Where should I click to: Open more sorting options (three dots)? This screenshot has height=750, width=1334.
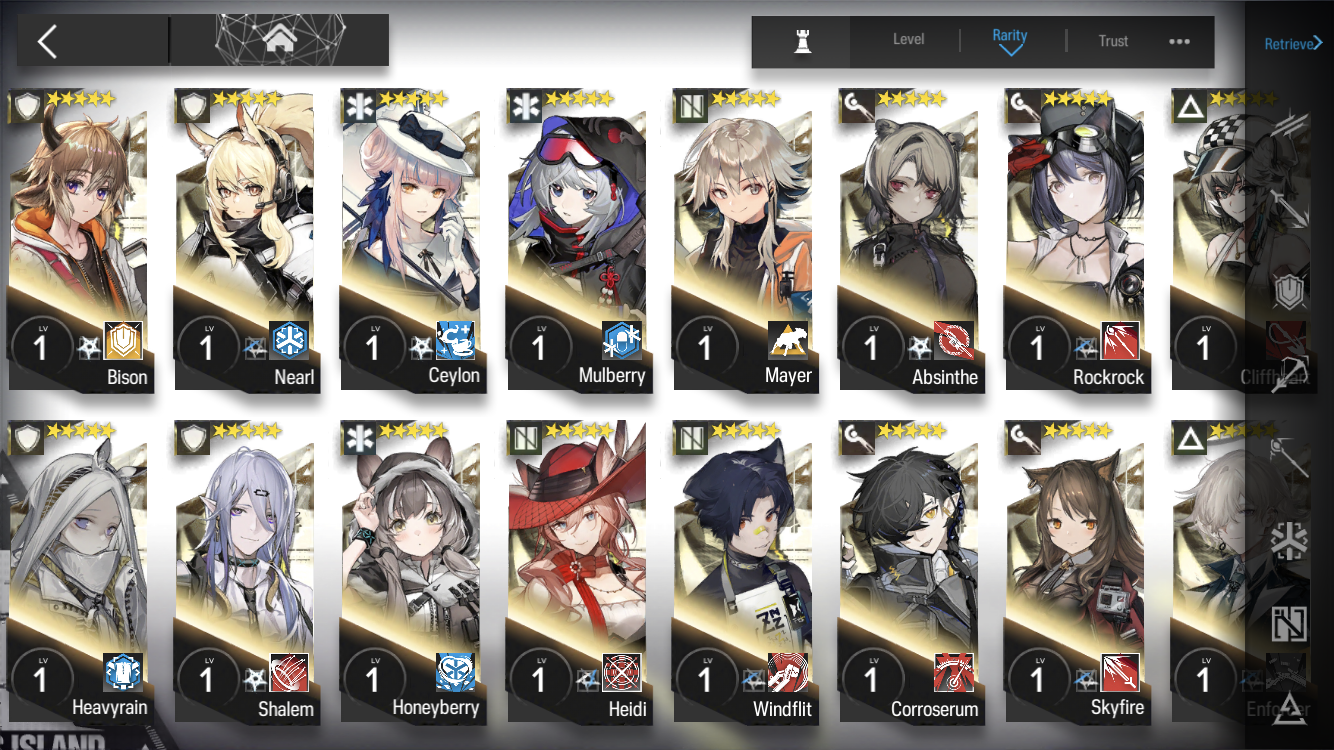pos(1179,41)
